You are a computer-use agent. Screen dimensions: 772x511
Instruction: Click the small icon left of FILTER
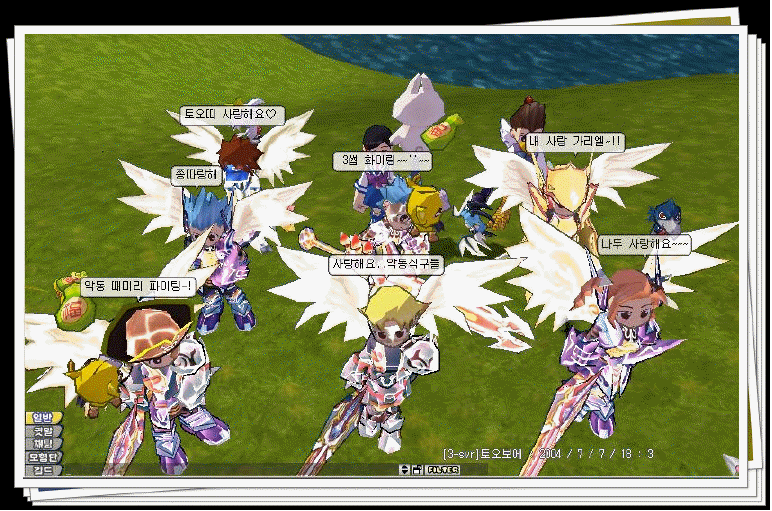(x=417, y=469)
